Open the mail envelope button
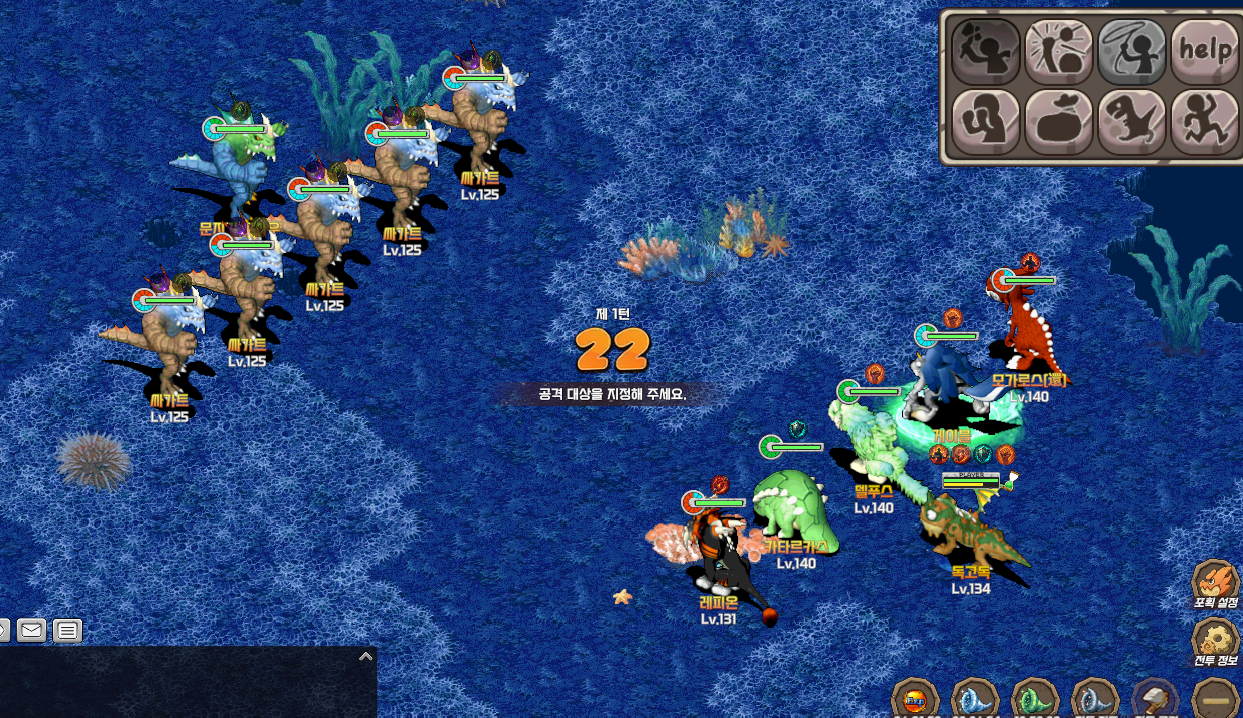 [32, 631]
